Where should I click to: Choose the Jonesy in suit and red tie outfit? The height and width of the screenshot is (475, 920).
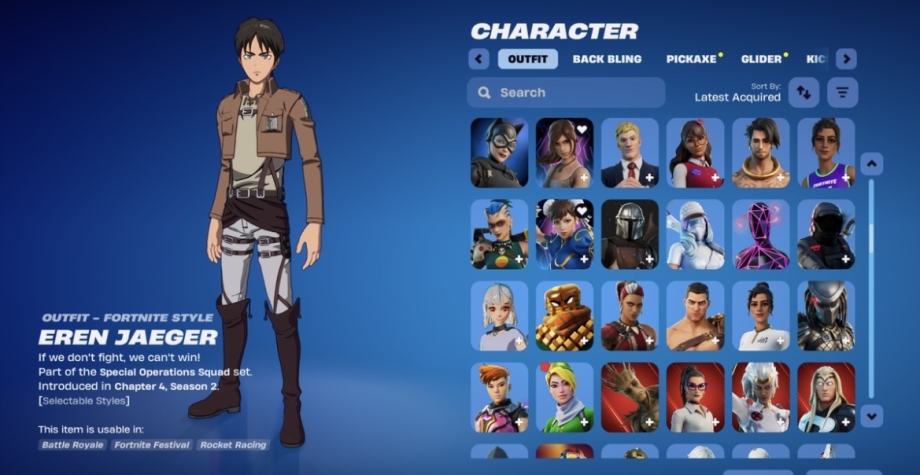point(630,153)
